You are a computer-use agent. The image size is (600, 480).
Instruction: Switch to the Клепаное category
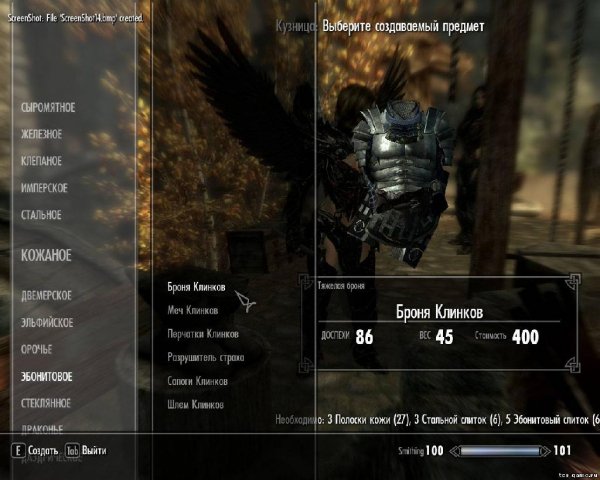(42, 161)
